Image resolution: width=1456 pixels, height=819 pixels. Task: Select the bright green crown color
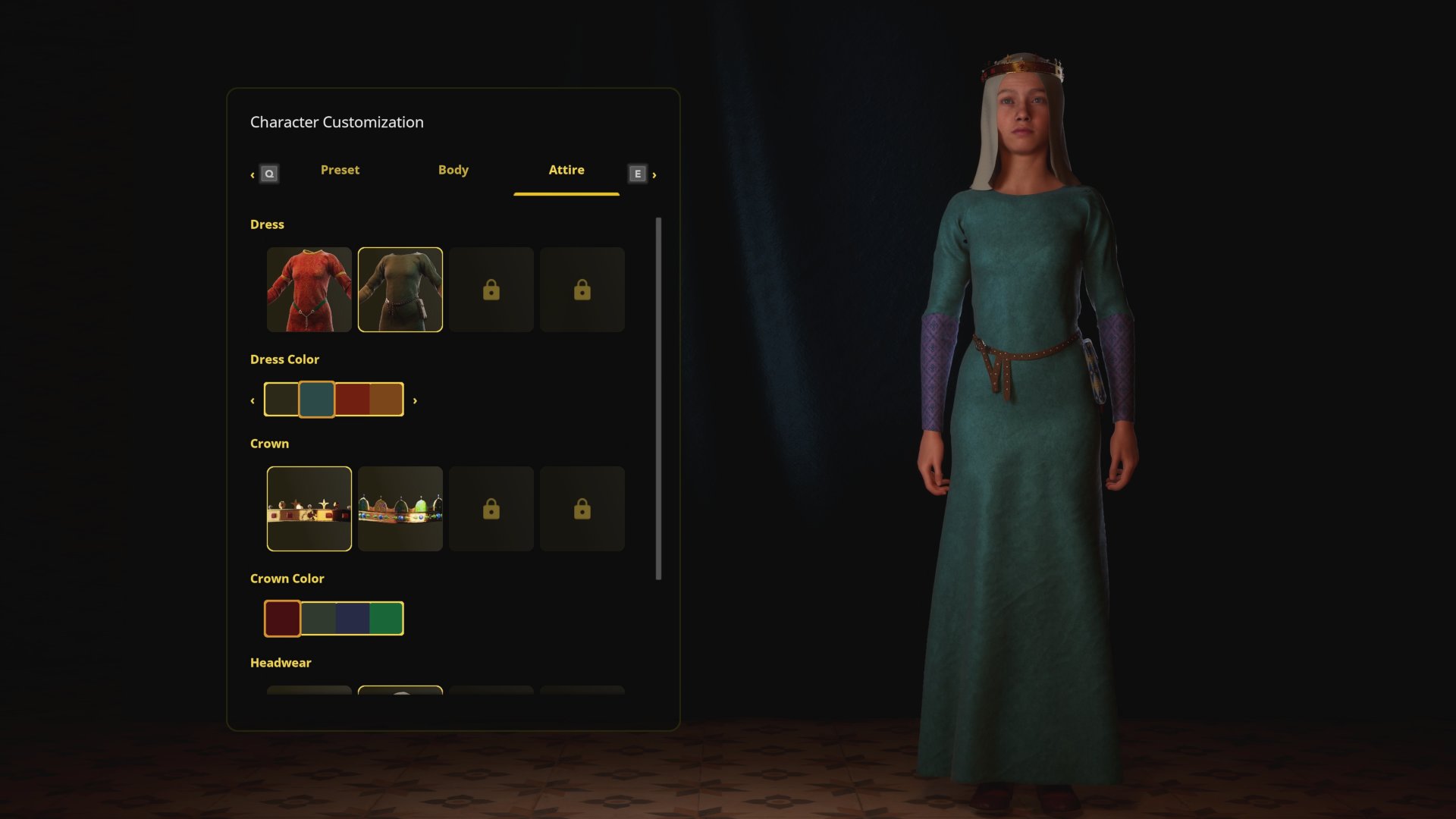[386, 619]
